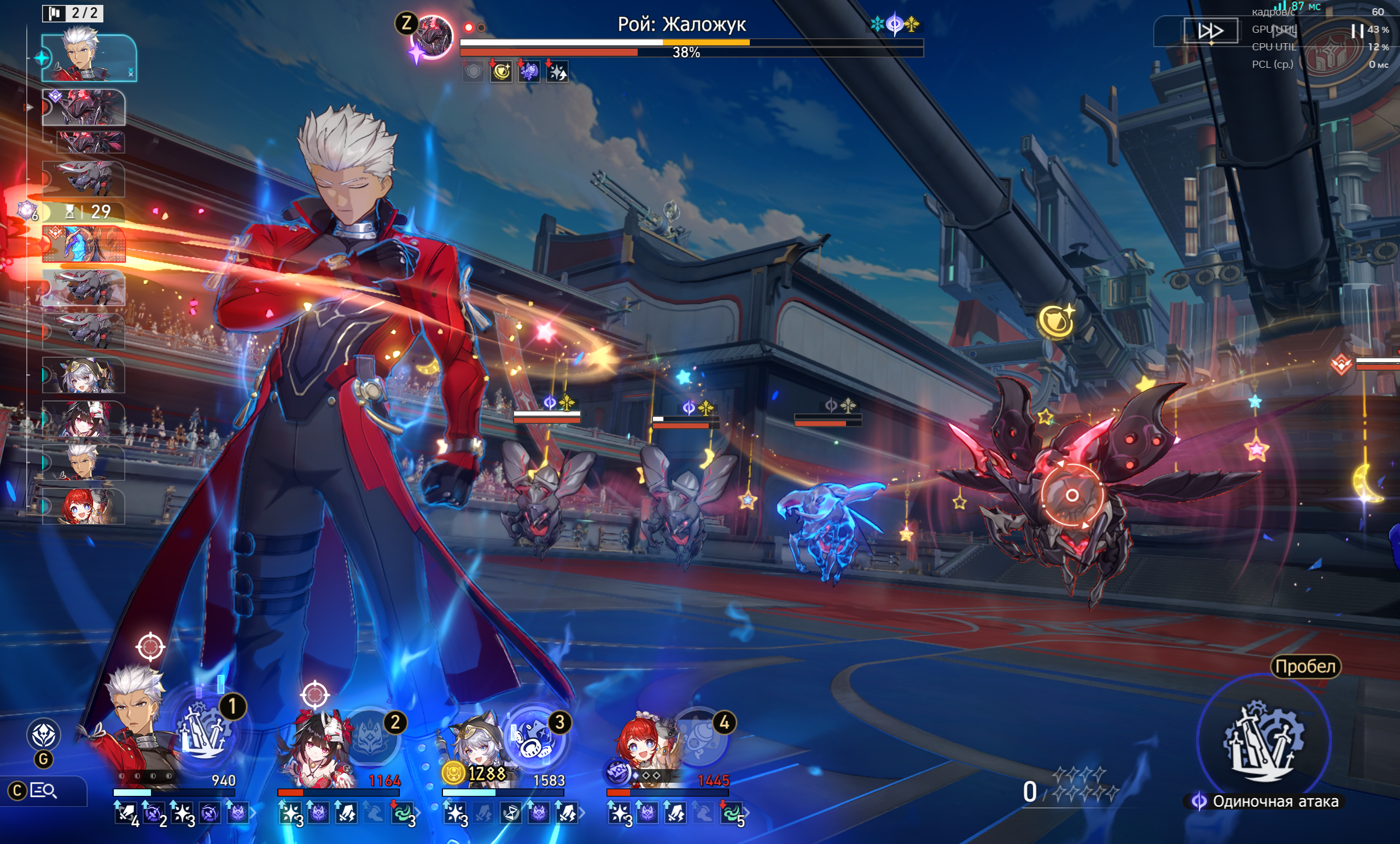Select the cat-hat girl card in the turn order
The width and height of the screenshot is (1400, 844).
[84, 375]
